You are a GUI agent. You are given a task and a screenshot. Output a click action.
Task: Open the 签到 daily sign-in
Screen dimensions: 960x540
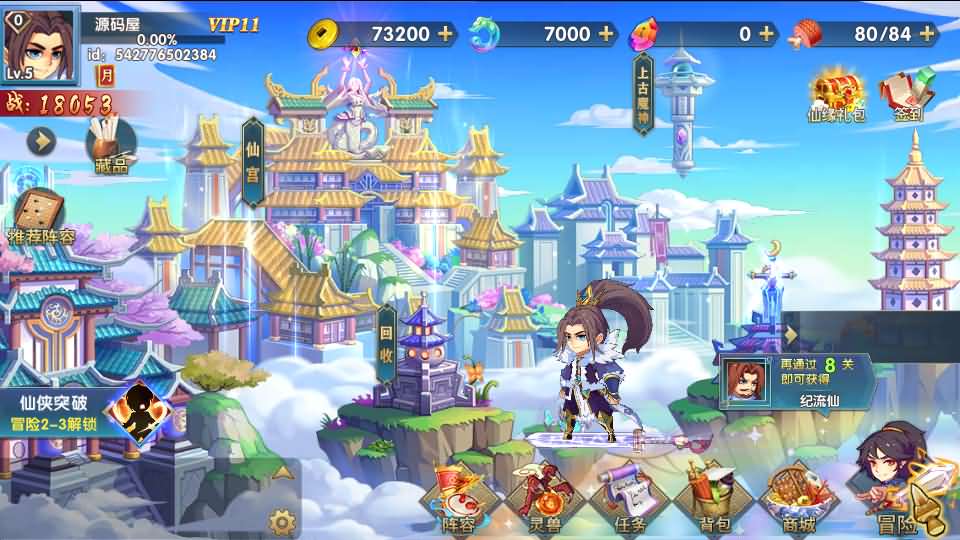click(x=908, y=96)
